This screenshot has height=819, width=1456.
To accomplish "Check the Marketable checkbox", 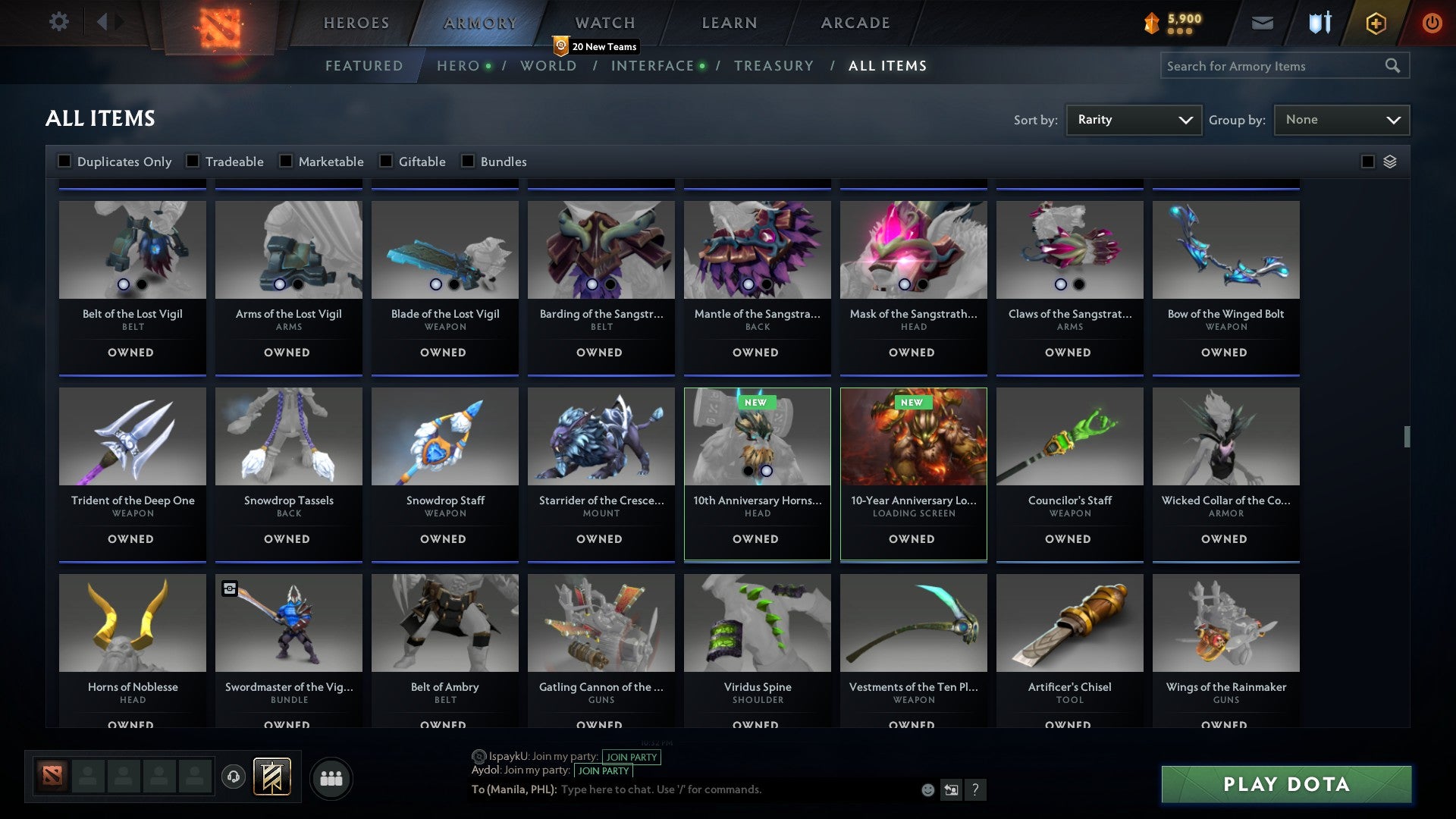I will tap(284, 161).
